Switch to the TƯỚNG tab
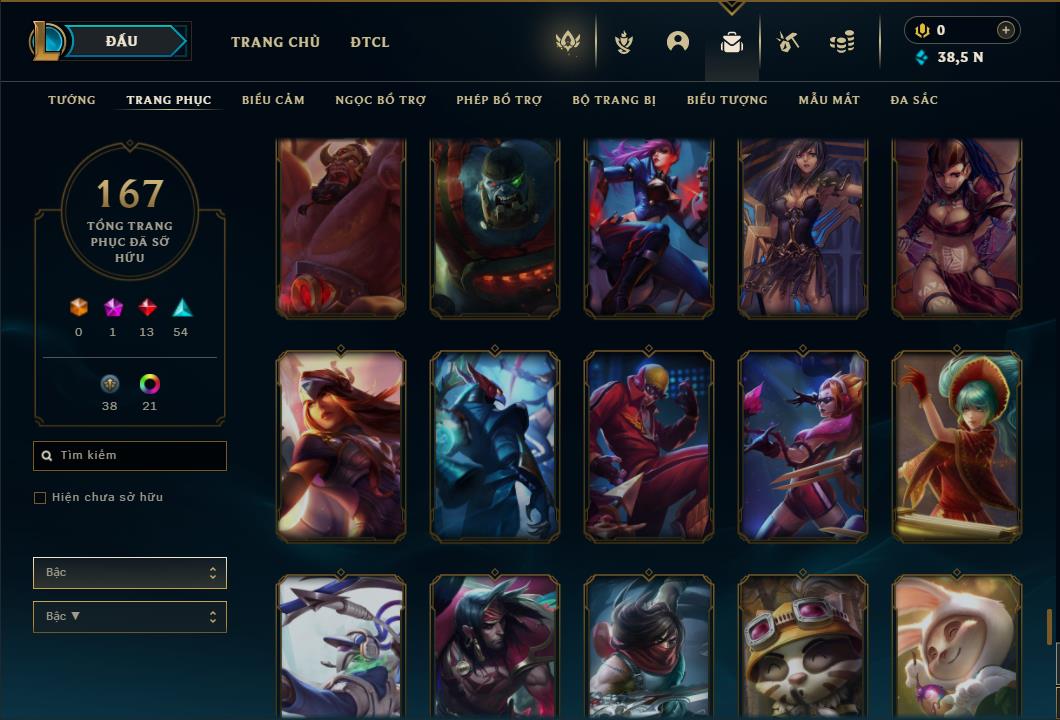 pos(72,100)
